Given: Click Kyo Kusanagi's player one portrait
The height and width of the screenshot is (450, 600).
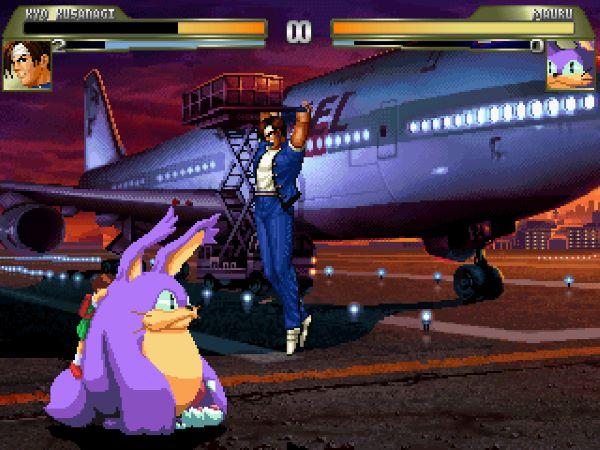Looking at the screenshot, I should (27, 65).
